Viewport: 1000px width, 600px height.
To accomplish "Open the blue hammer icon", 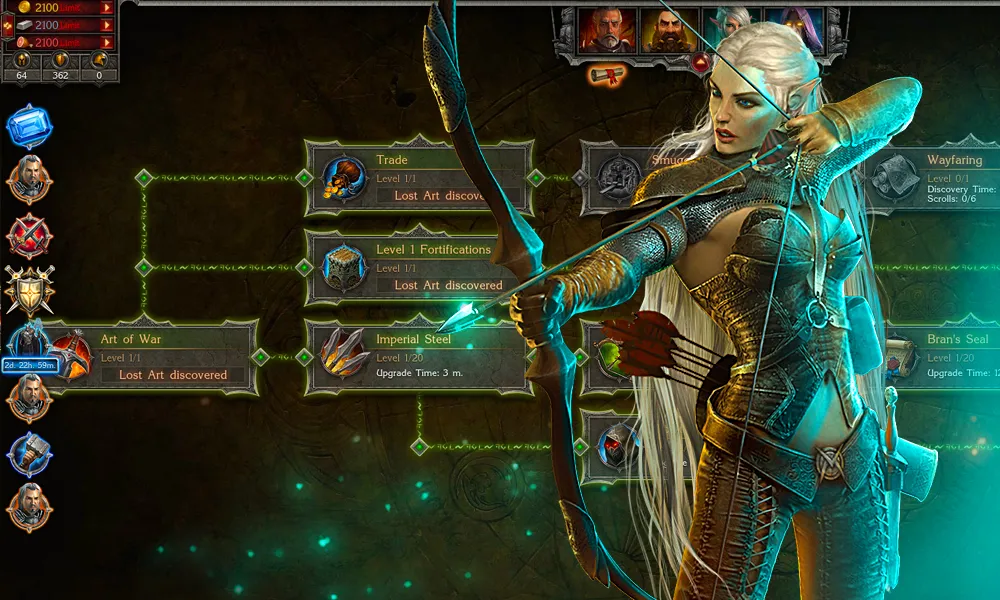I will [x=28, y=453].
